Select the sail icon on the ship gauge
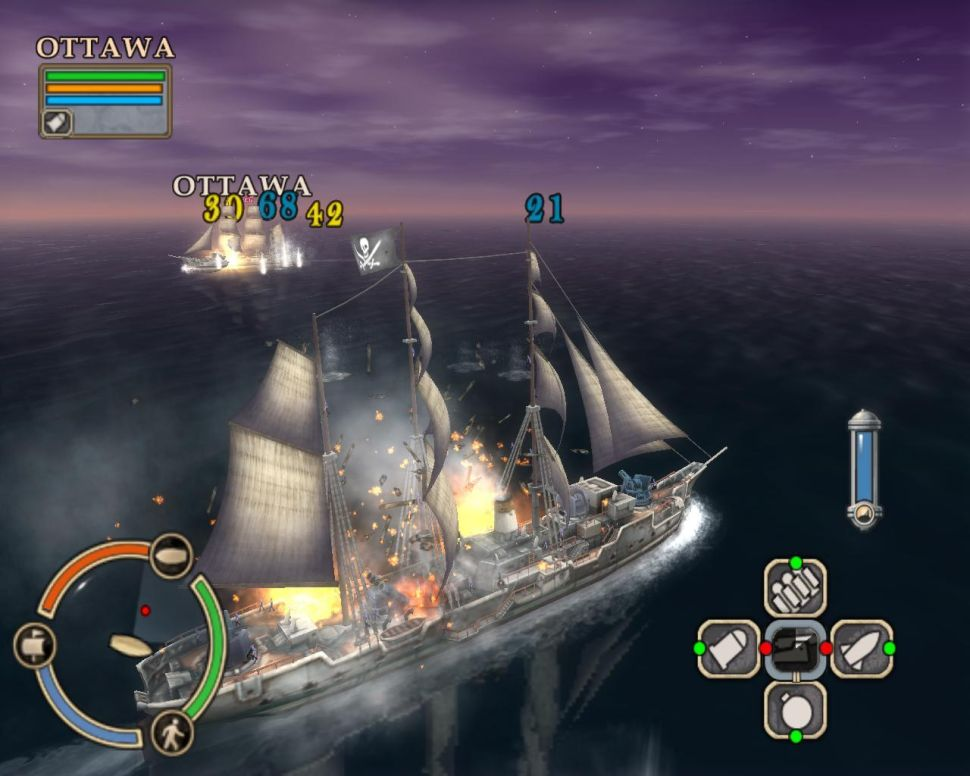970x776 pixels. click(33, 645)
